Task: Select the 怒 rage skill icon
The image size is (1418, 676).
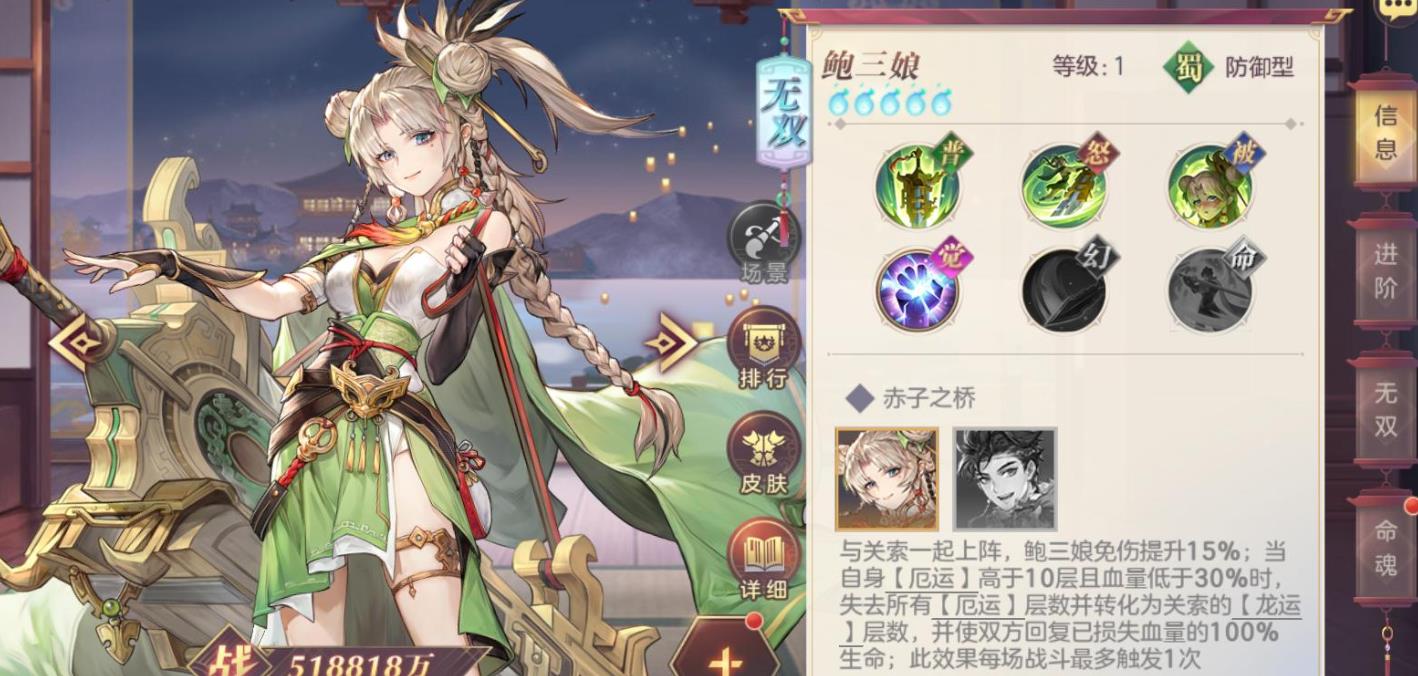Action: pyautogui.click(x=1064, y=185)
